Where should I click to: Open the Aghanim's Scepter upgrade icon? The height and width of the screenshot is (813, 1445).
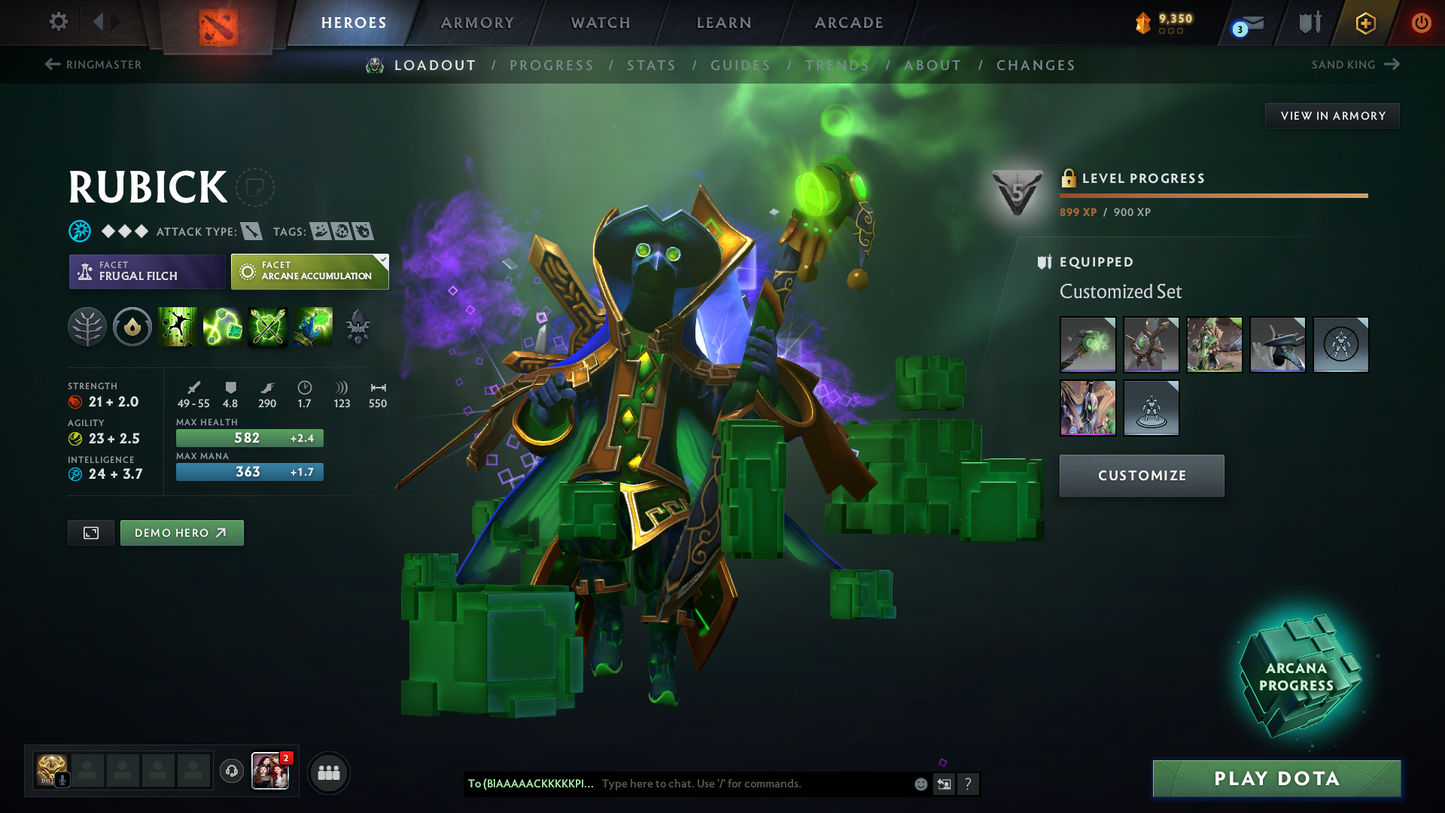357,326
